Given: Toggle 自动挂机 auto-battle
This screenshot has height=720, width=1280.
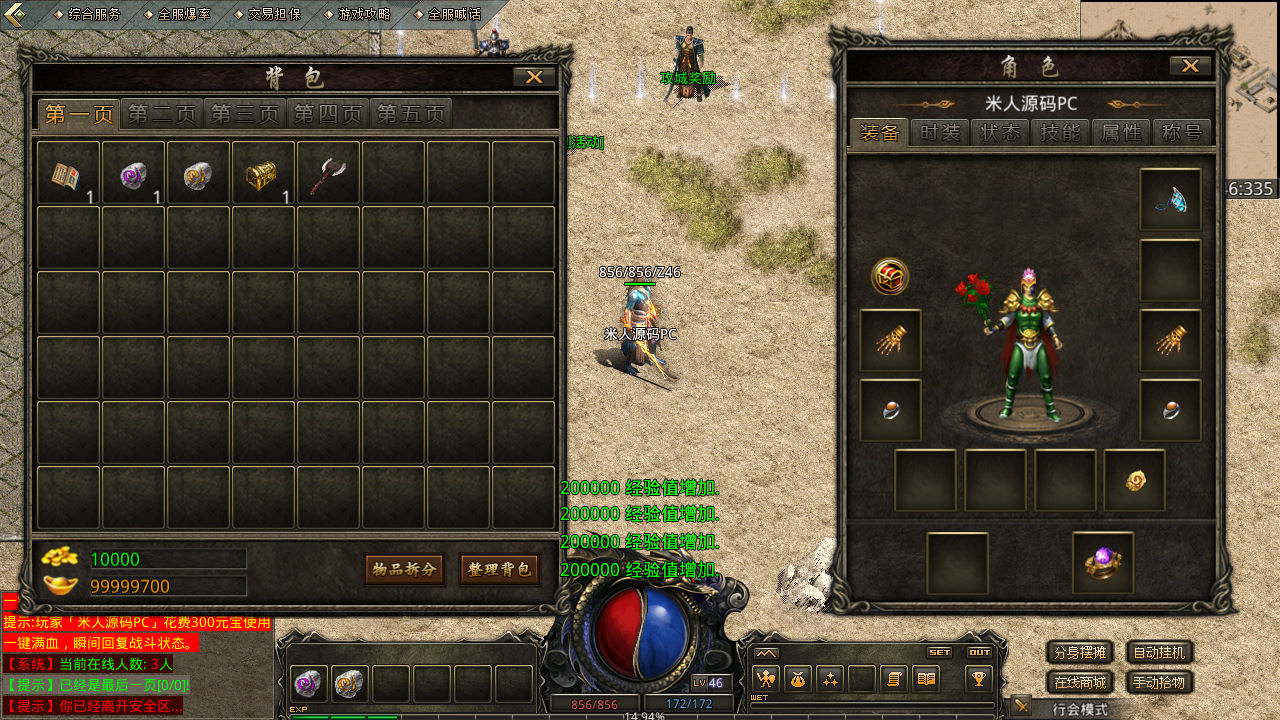Looking at the screenshot, I should point(1160,653).
